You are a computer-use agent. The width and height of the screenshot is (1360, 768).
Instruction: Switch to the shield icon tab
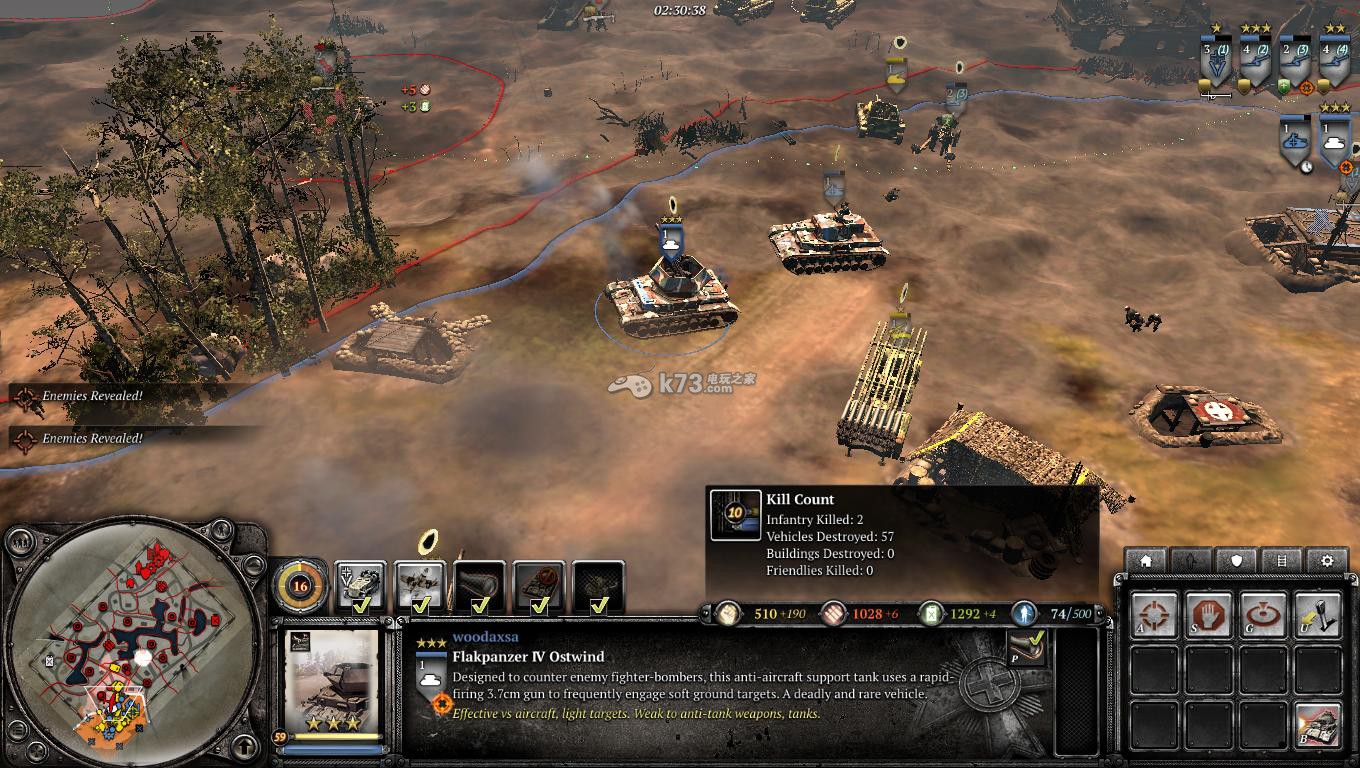click(1237, 561)
